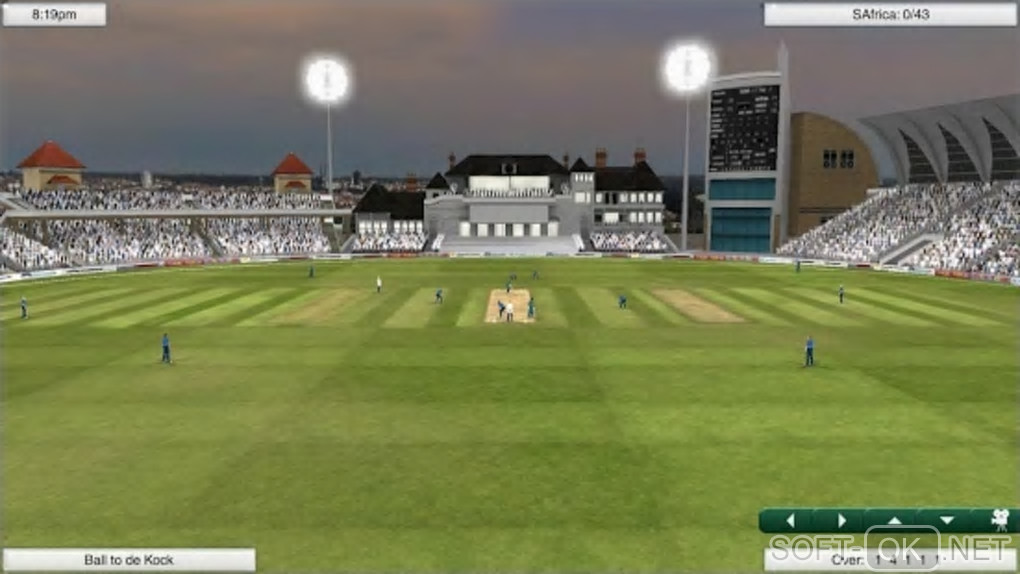Tilt view with the up arrow button
The height and width of the screenshot is (574, 1020).
point(894,520)
